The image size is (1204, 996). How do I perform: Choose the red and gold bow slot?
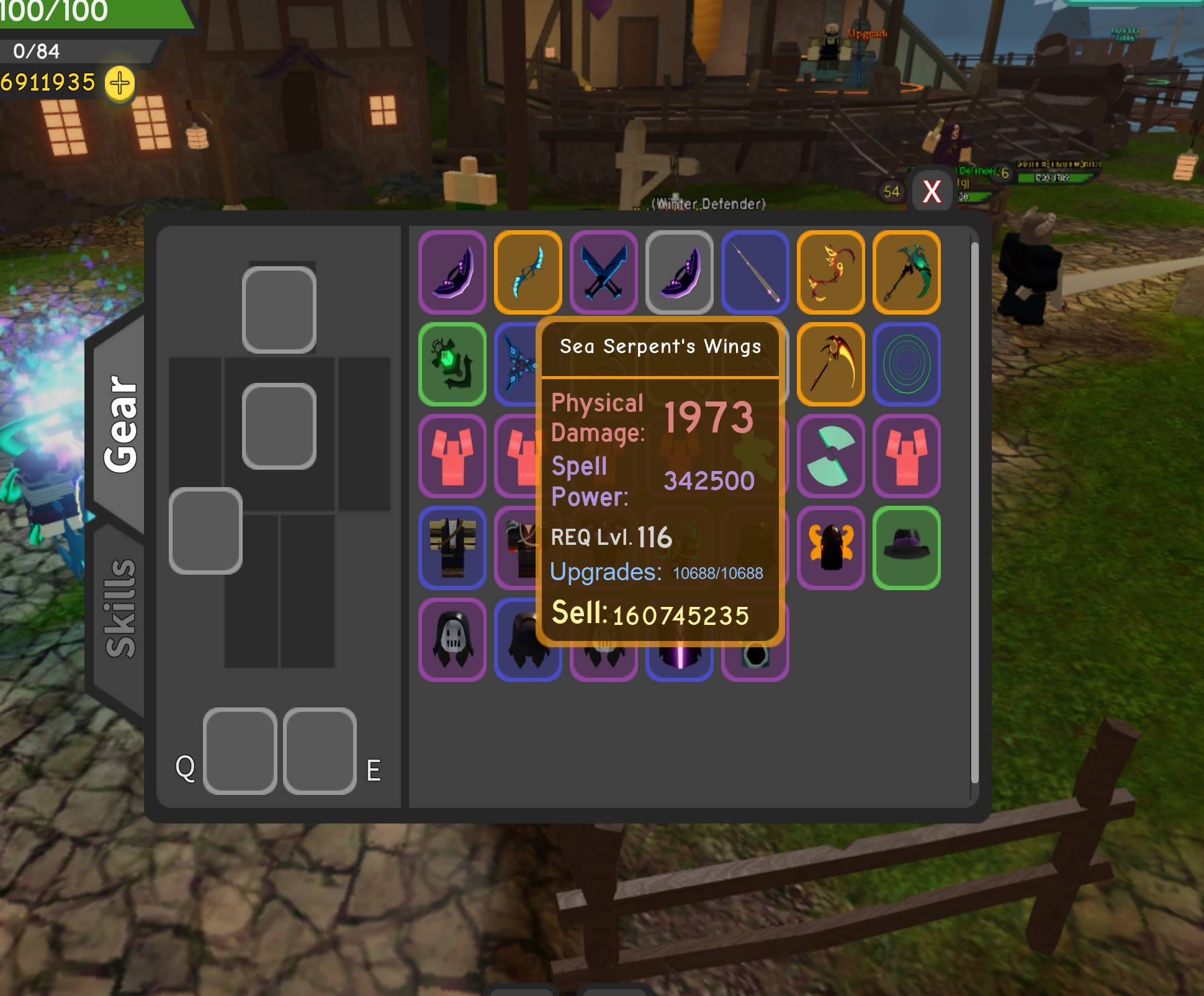pos(830,272)
